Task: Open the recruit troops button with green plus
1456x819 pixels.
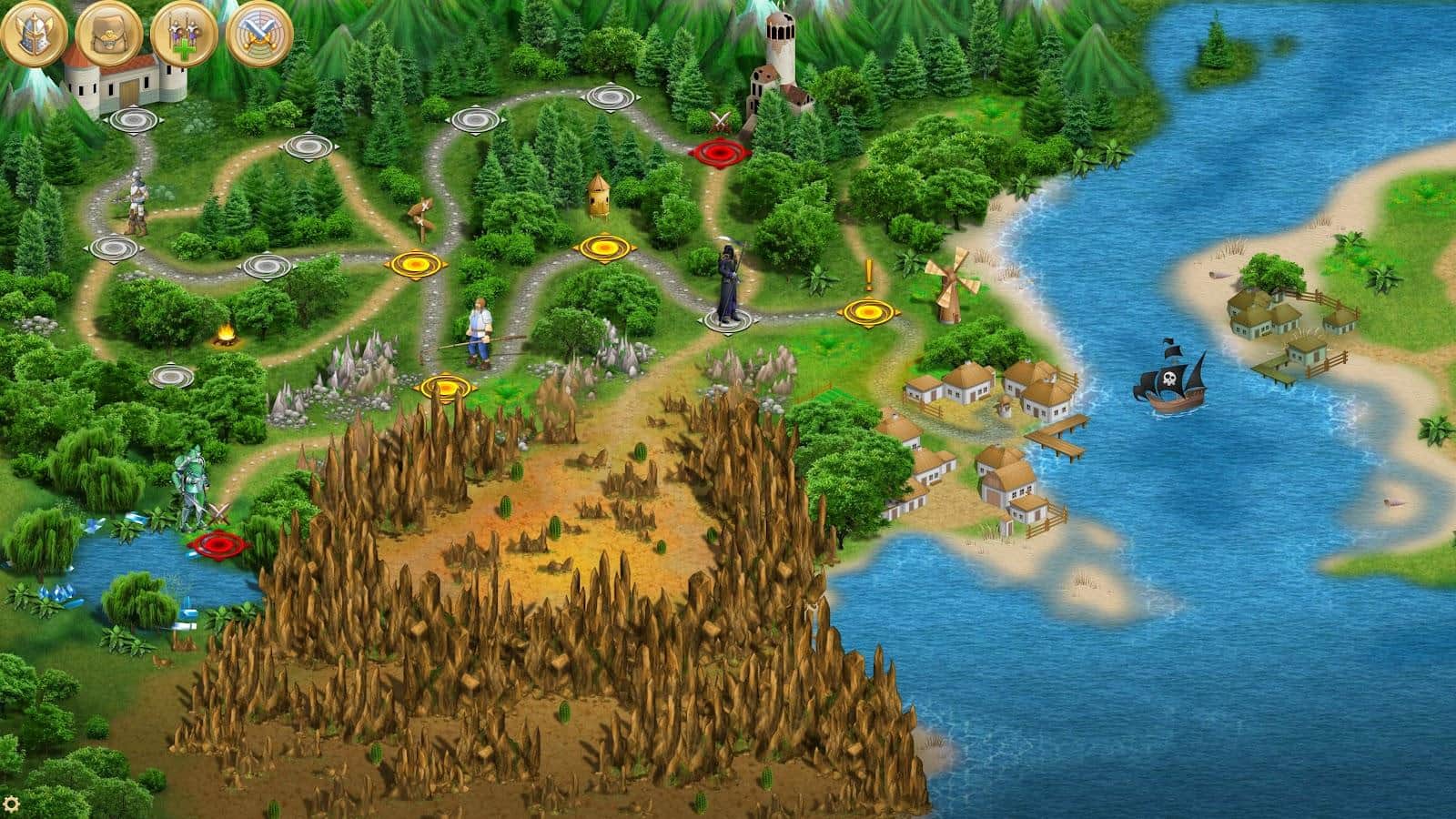Action: pyautogui.click(x=179, y=33)
